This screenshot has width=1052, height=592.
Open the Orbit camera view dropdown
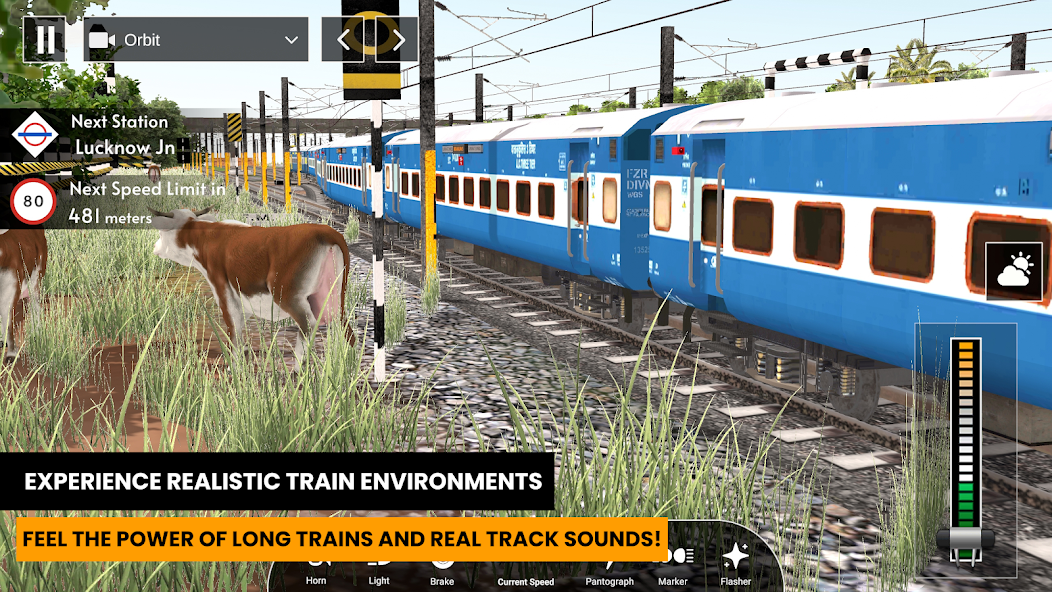[x=194, y=40]
